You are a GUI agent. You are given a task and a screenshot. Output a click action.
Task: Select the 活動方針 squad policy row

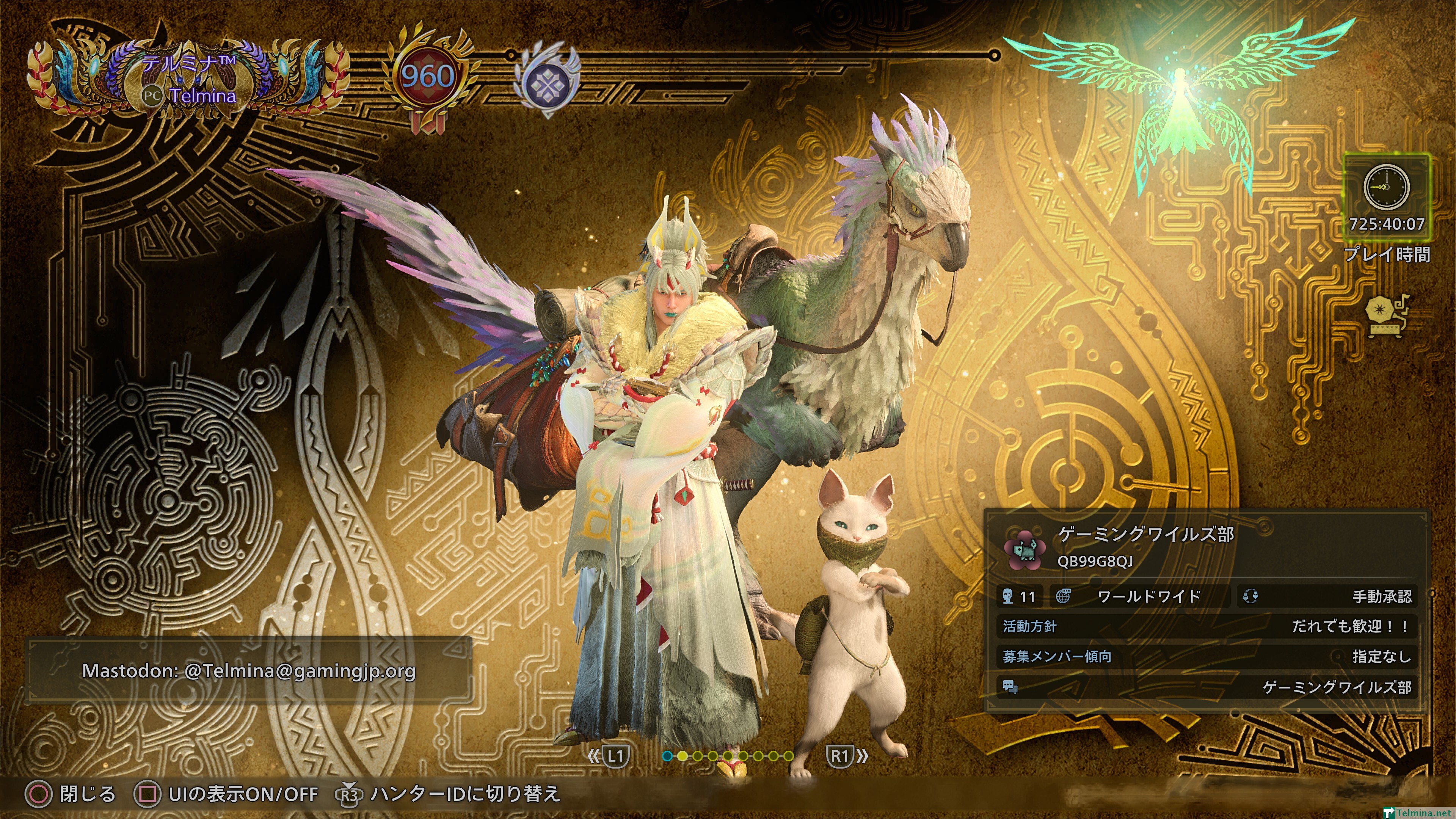point(1206,626)
